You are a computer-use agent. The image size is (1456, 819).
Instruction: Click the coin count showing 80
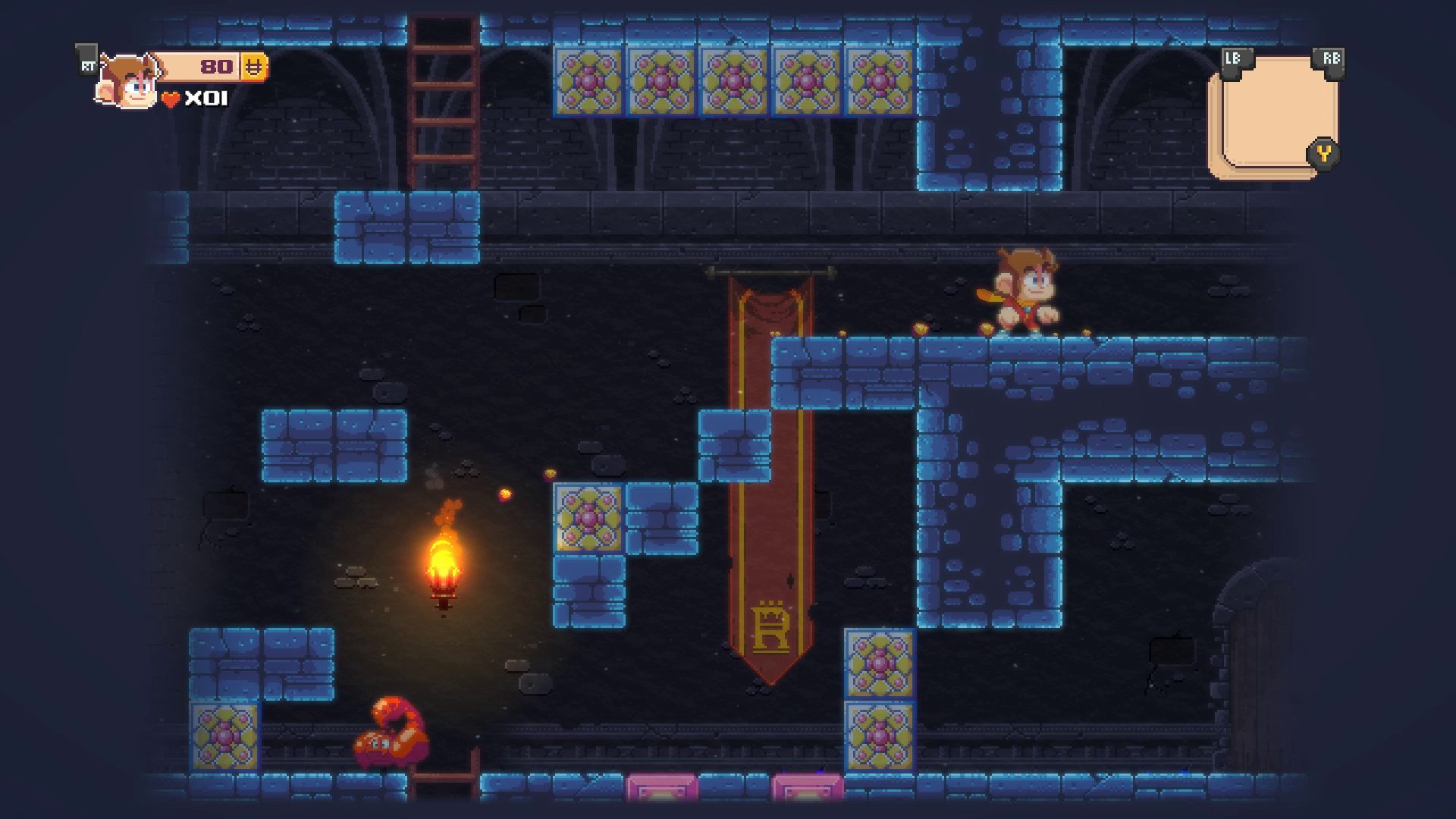215,68
